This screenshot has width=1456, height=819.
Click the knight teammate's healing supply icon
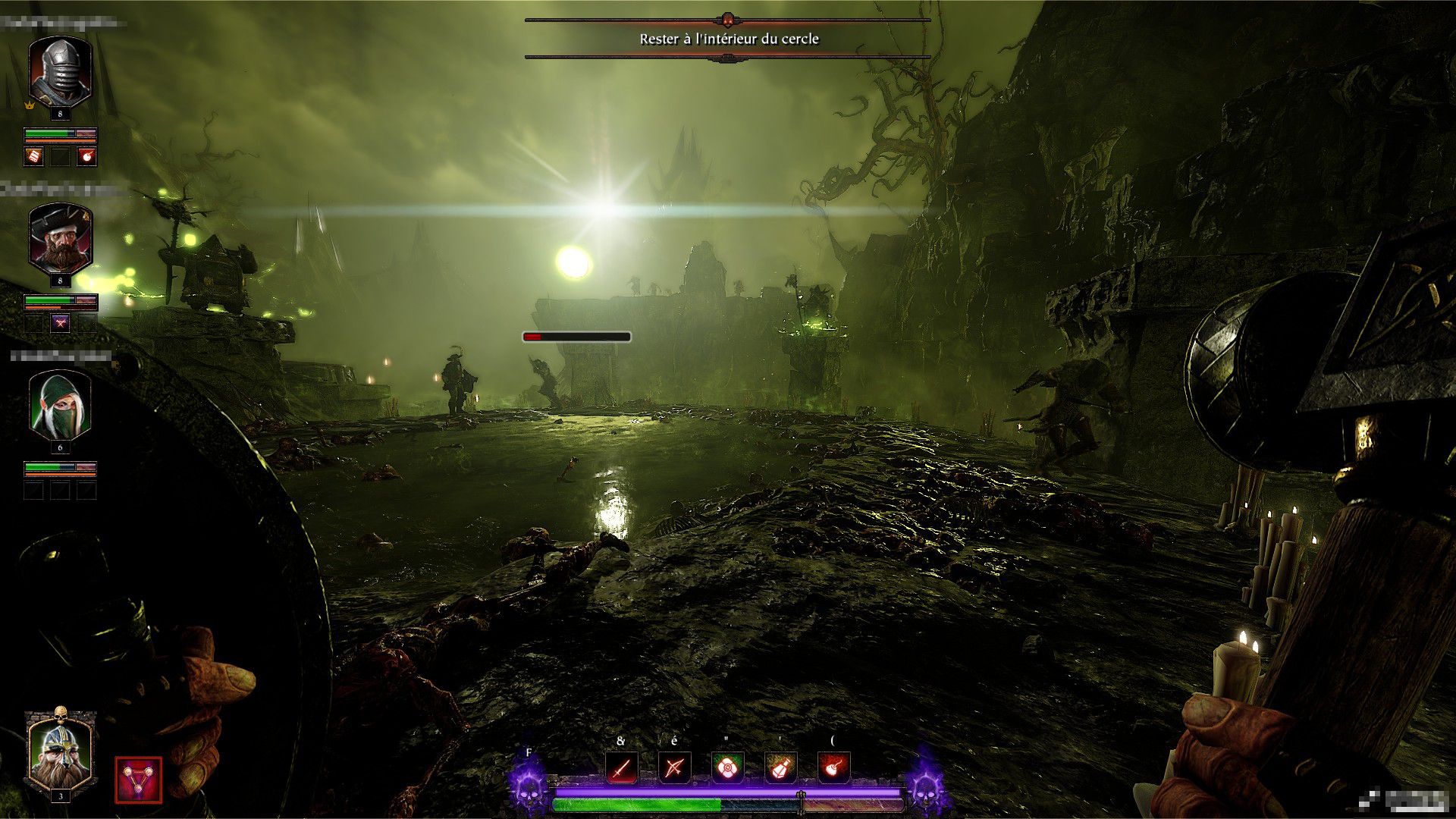(x=34, y=156)
